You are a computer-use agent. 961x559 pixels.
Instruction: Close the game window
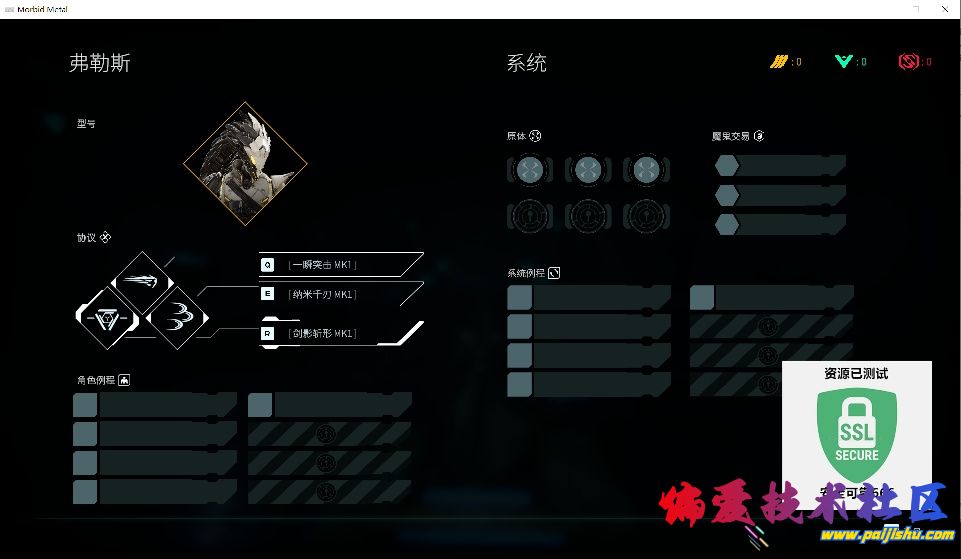click(944, 8)
